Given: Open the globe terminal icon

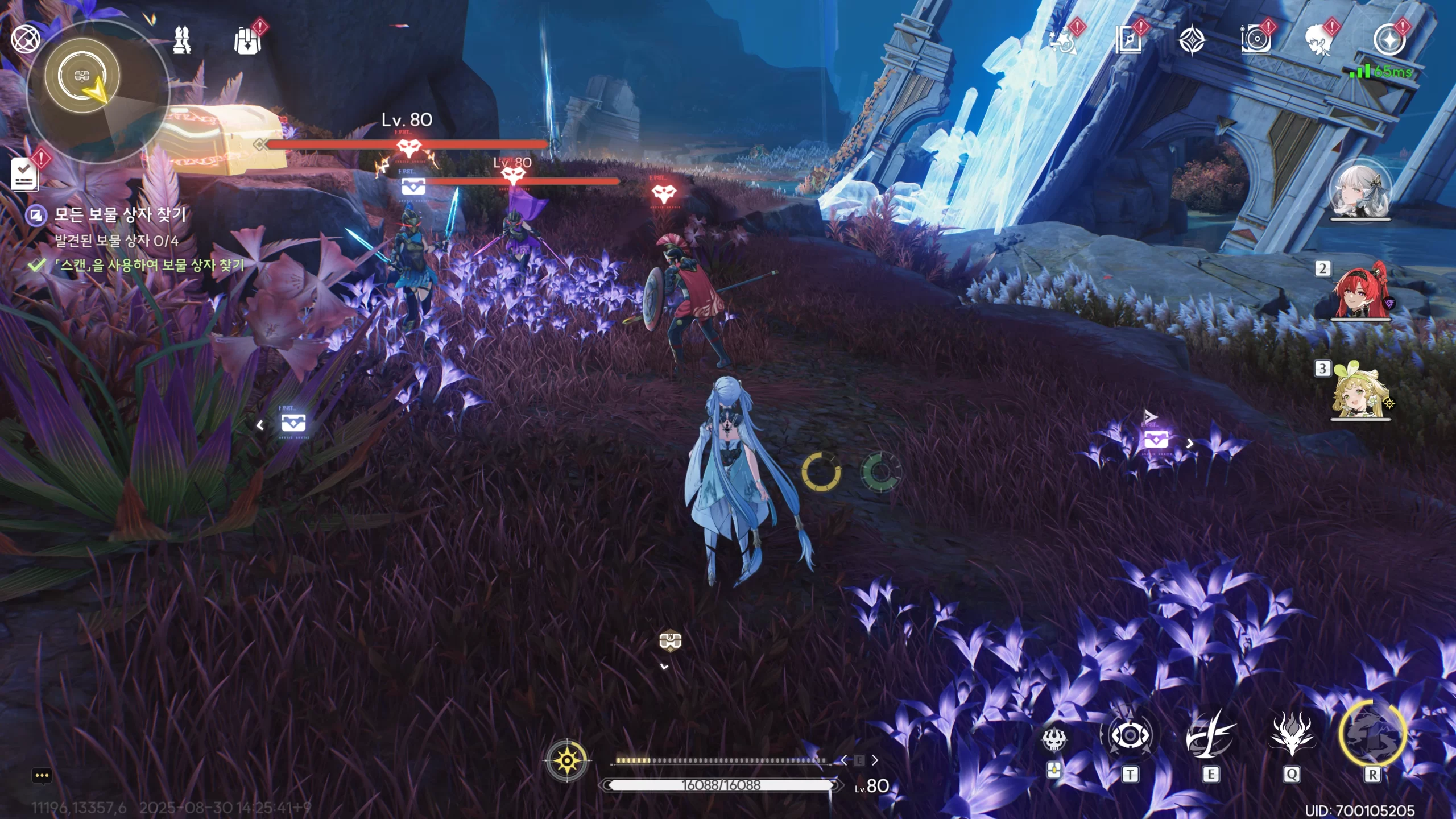Looking at the screenshot, I should (x=25, y=39).
